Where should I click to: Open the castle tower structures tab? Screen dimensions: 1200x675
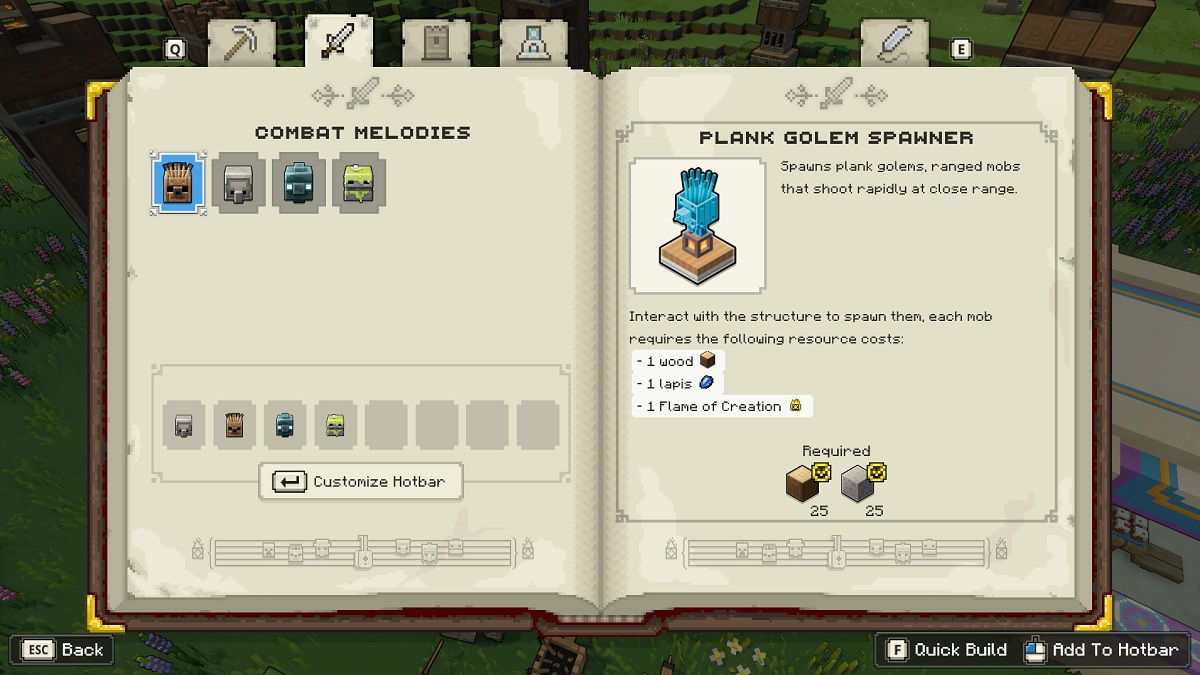pos(436,44)
